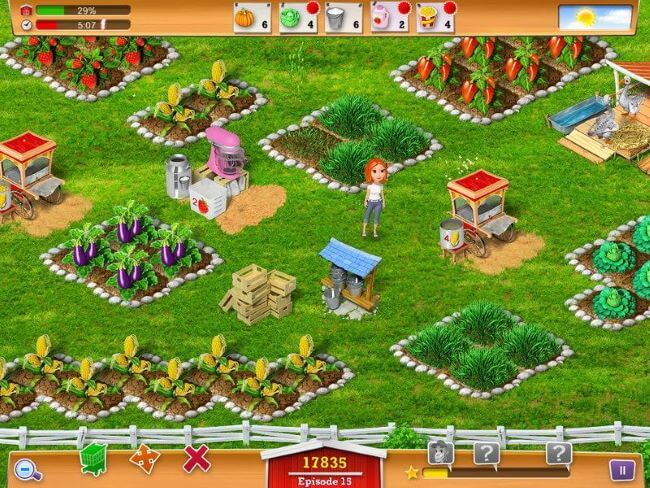This screenshot has width=650, height=488.
Task: Select the popcorn order card
Action: point(435,17)
